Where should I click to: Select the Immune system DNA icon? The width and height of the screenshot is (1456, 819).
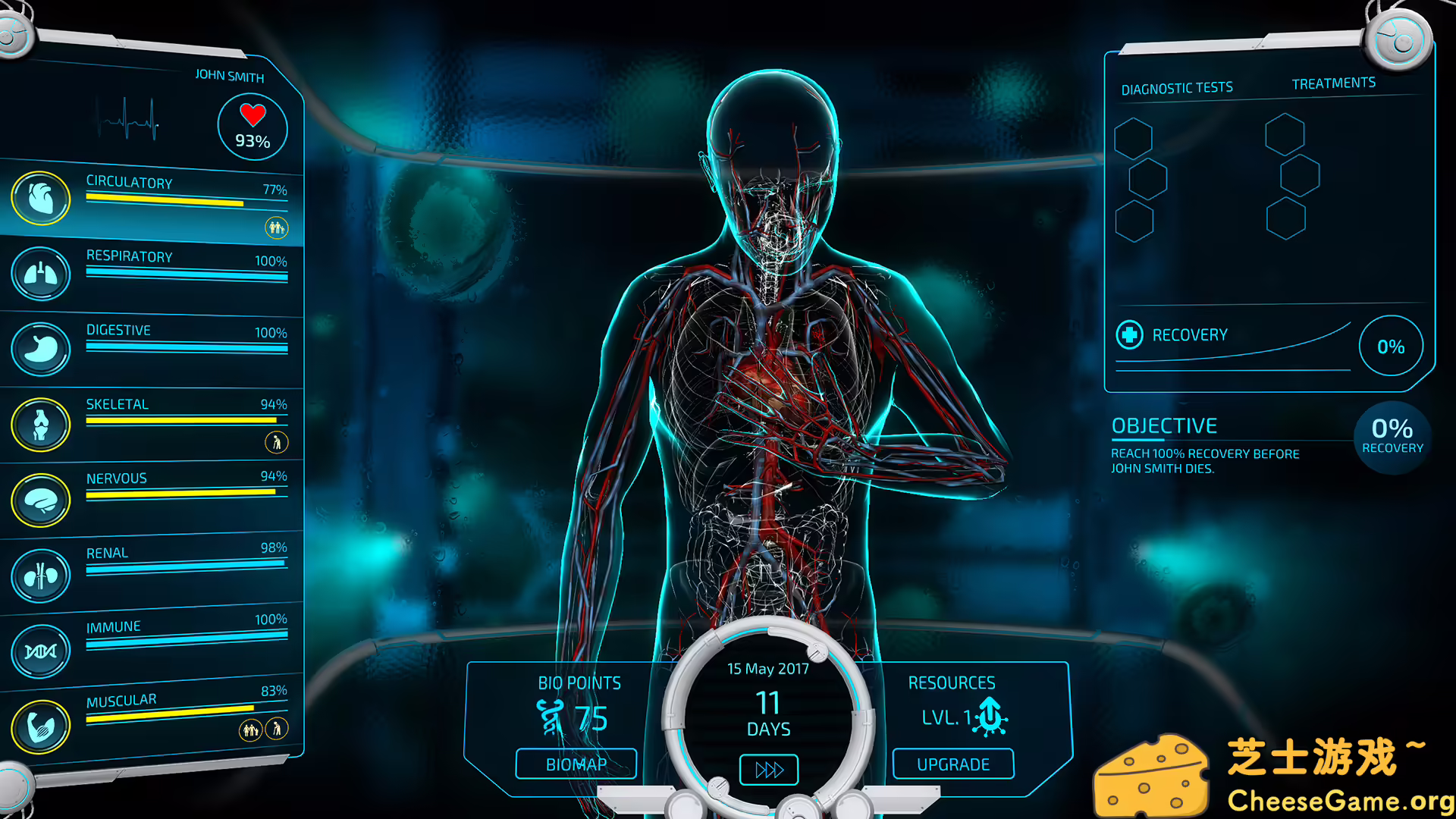pyautogui.click(x=42, y=650)
